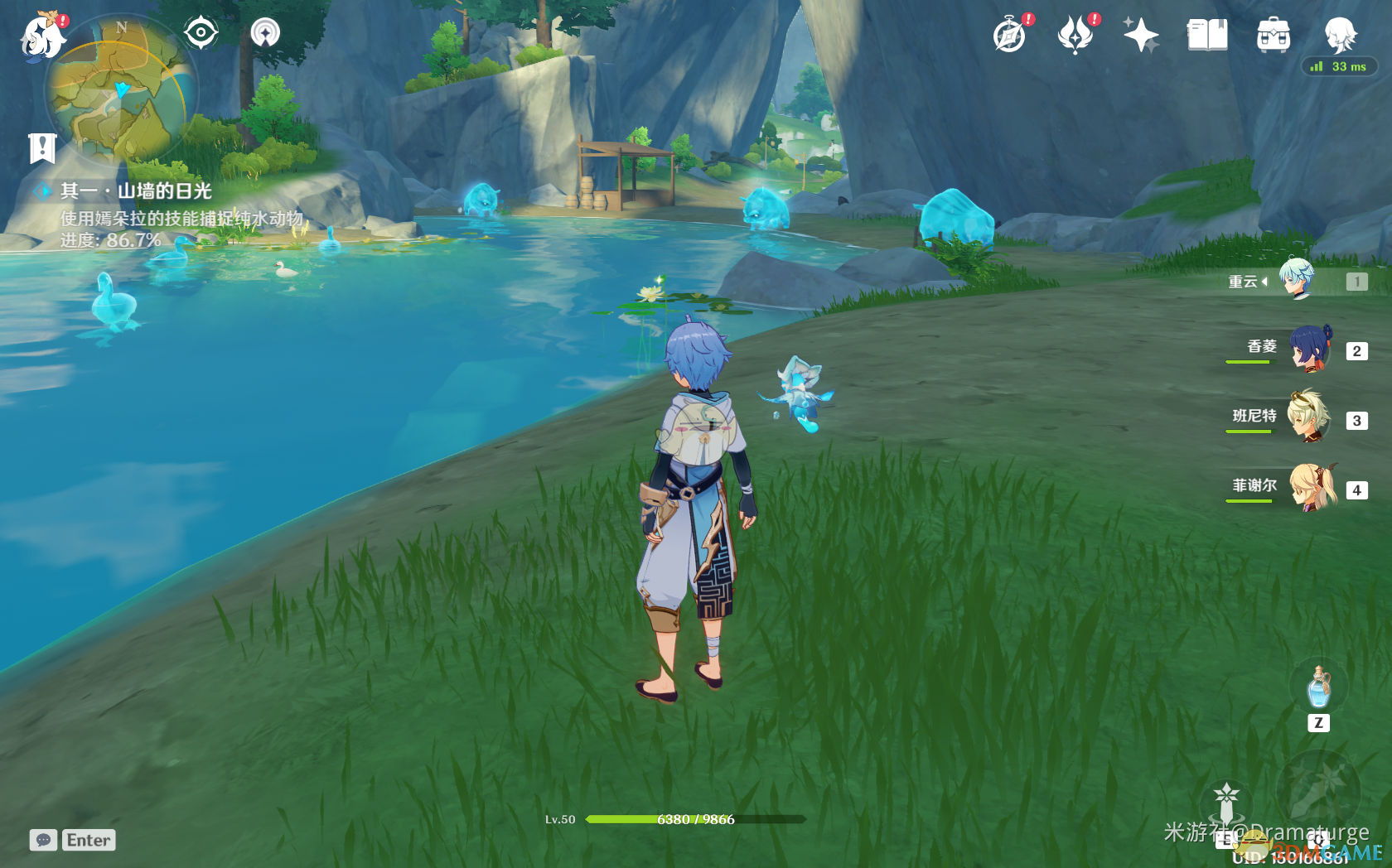Viewport: 1392px width, 868px height.
Task: Select the 山墙的日光 quest tracker
Action: coord(136,191)
